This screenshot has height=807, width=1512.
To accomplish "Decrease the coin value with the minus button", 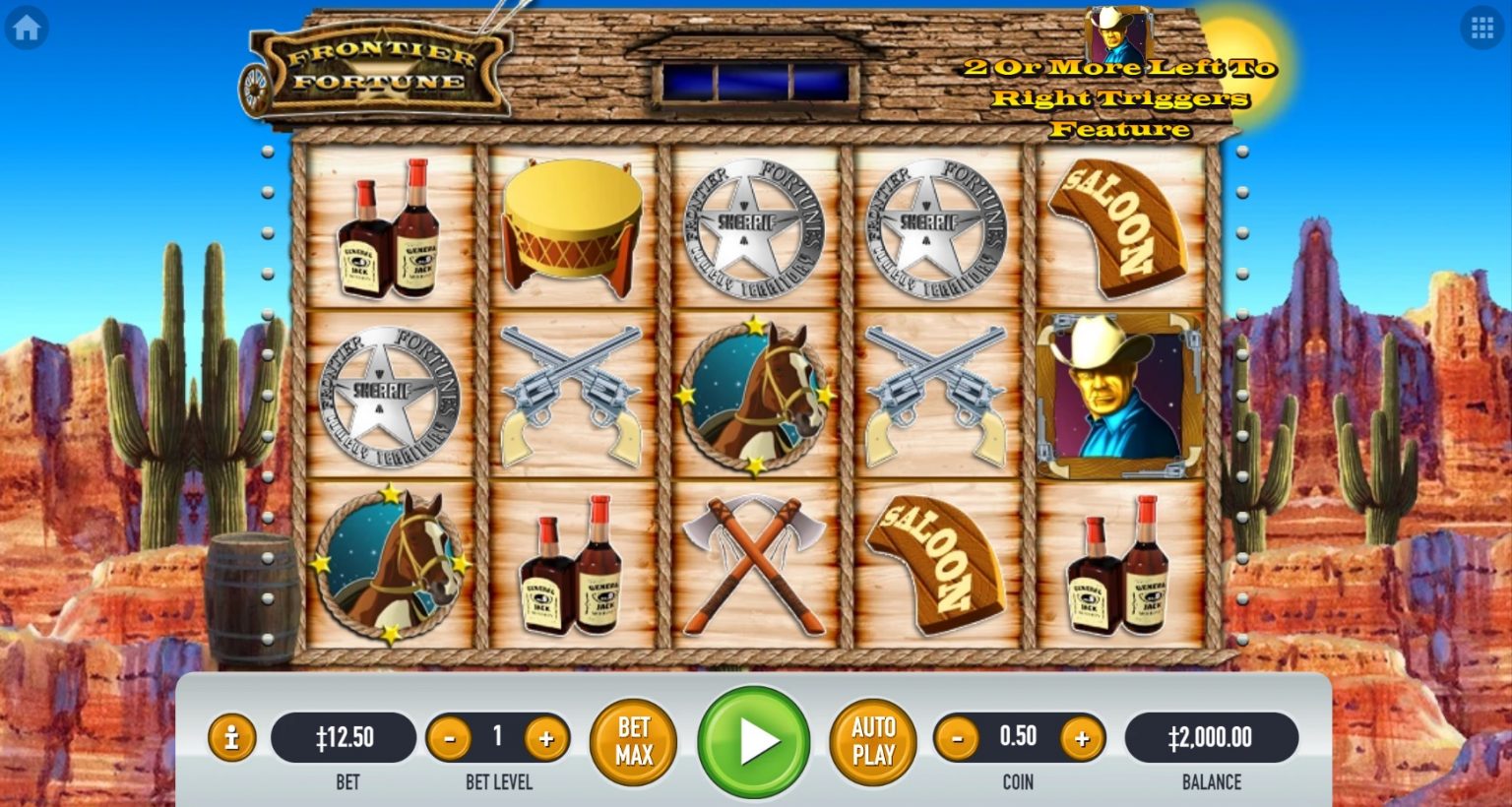I will [956, 736].
